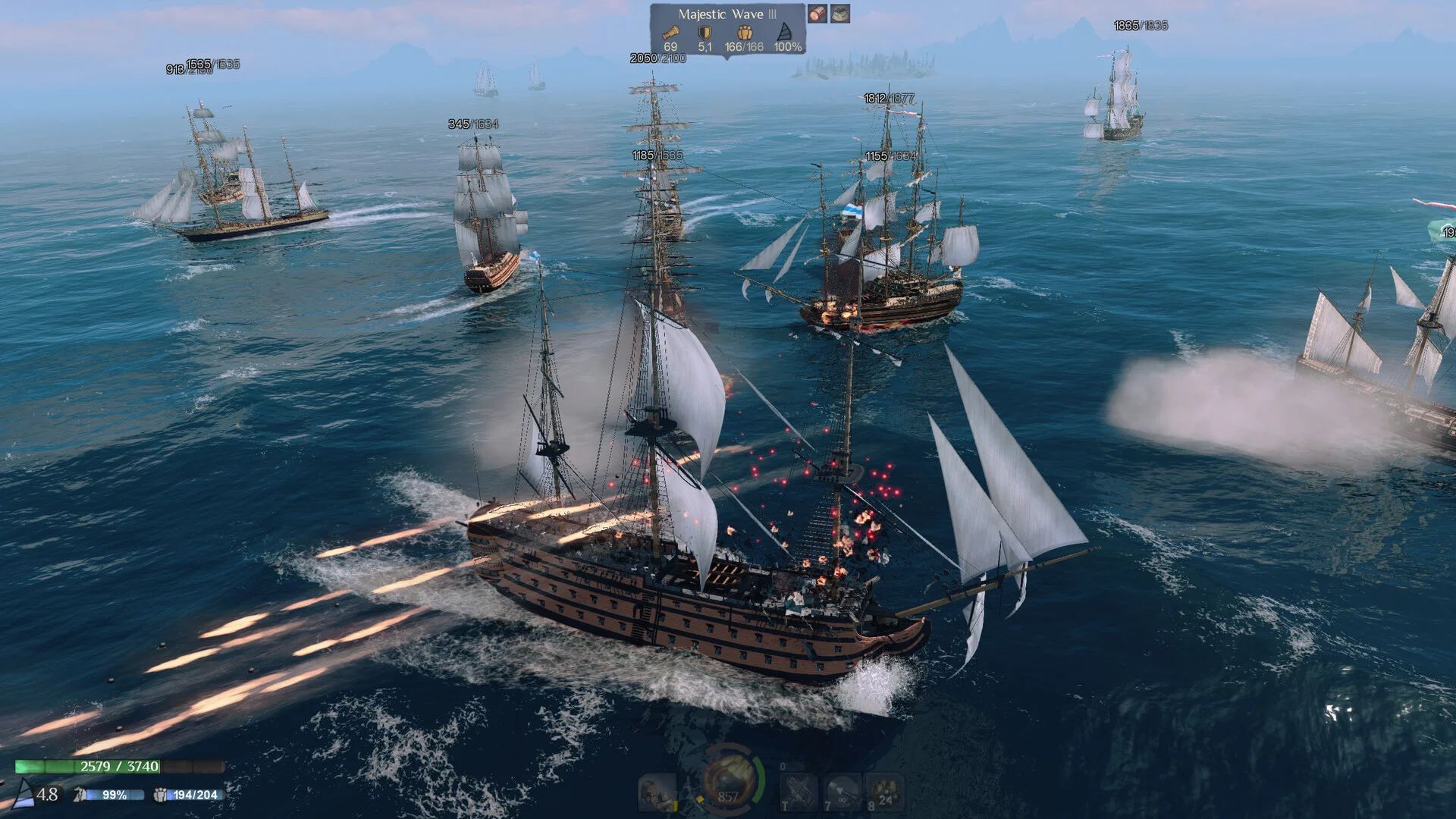Select the sail icon showing 100%
The width and height of the screenshot is (1456, 819).
coord(784,33)
